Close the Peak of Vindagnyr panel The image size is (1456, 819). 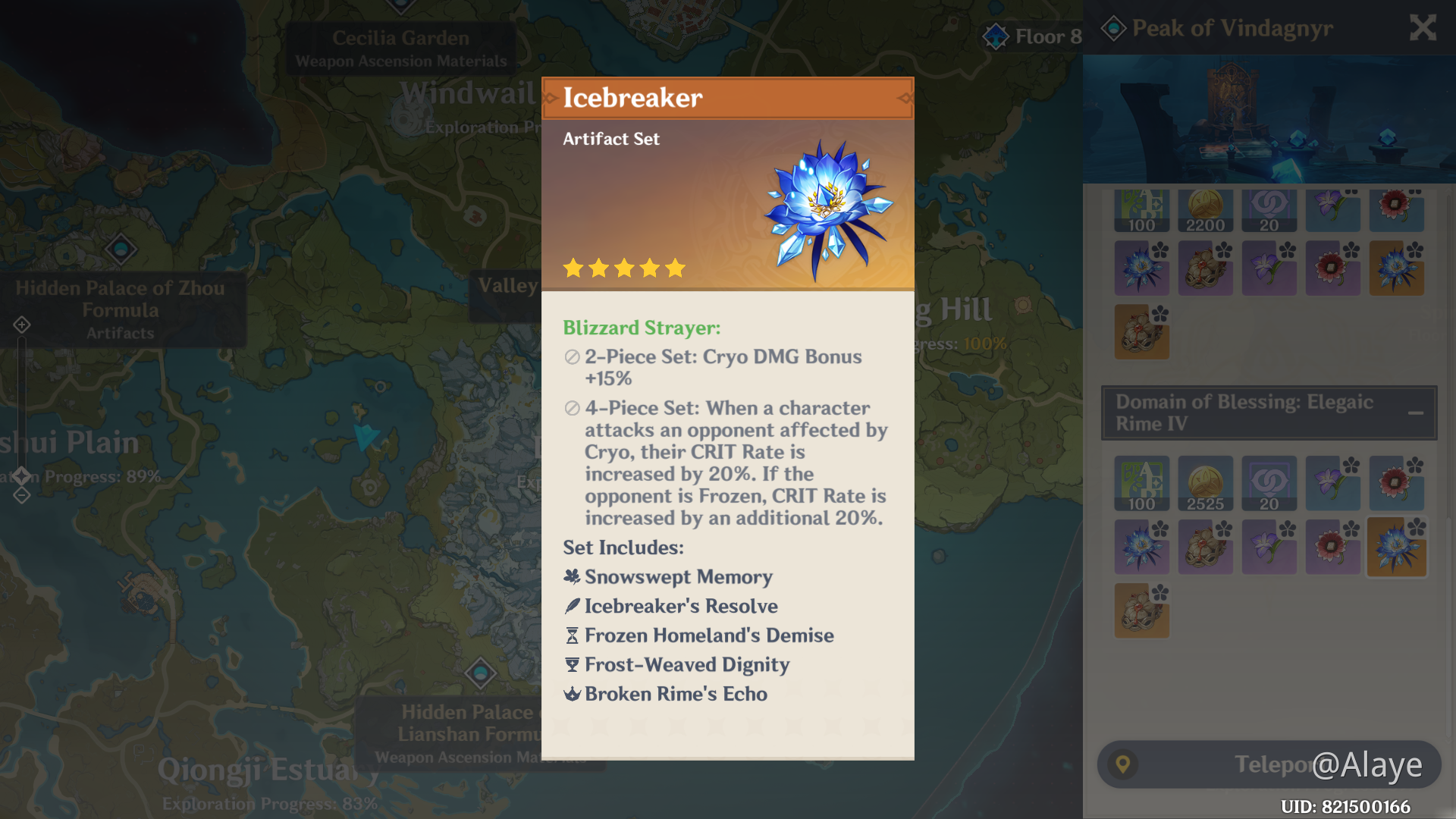(1422, 28)
